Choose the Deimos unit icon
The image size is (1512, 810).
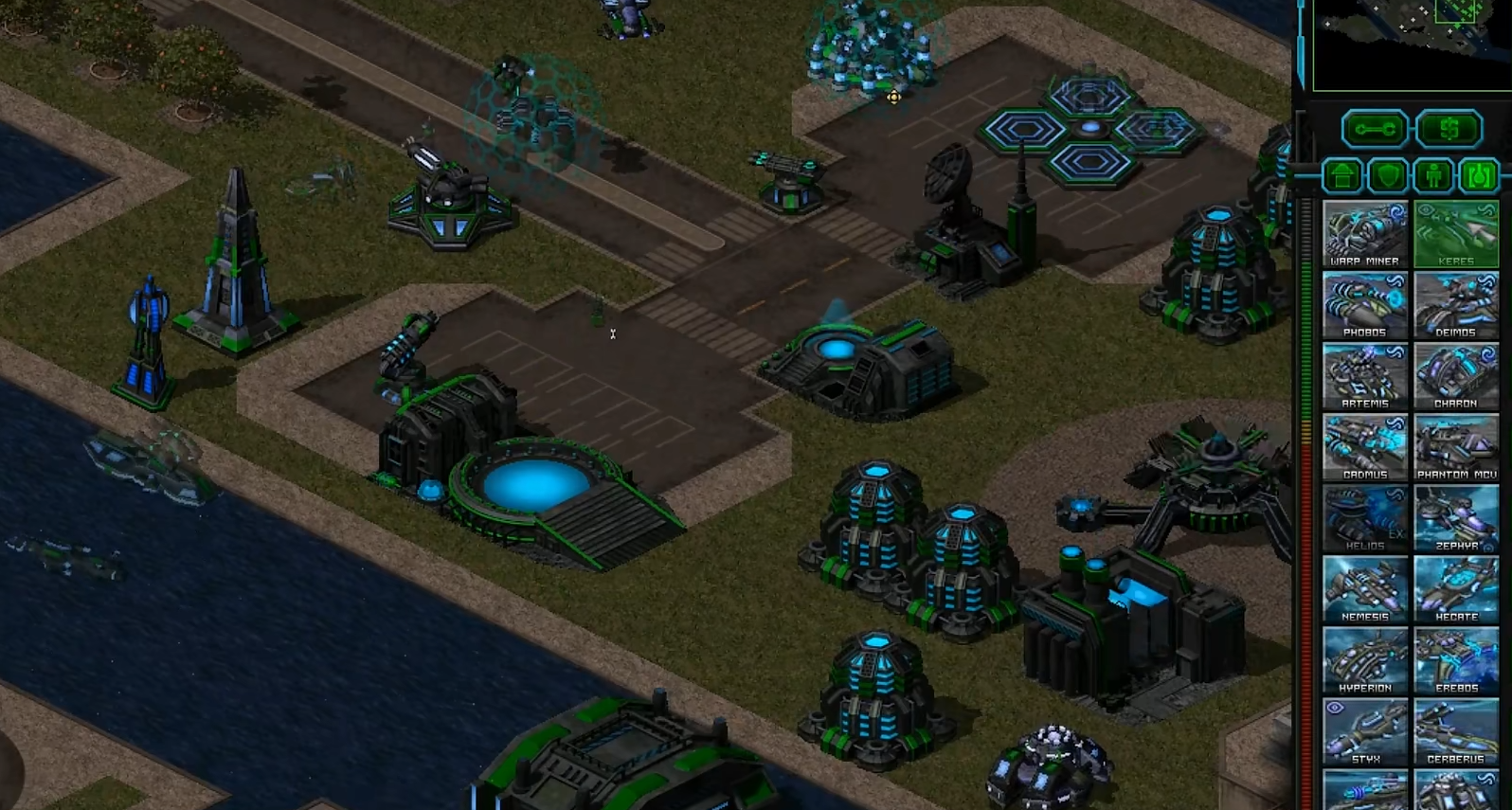pyautogui.click(x=1456, y=304)
